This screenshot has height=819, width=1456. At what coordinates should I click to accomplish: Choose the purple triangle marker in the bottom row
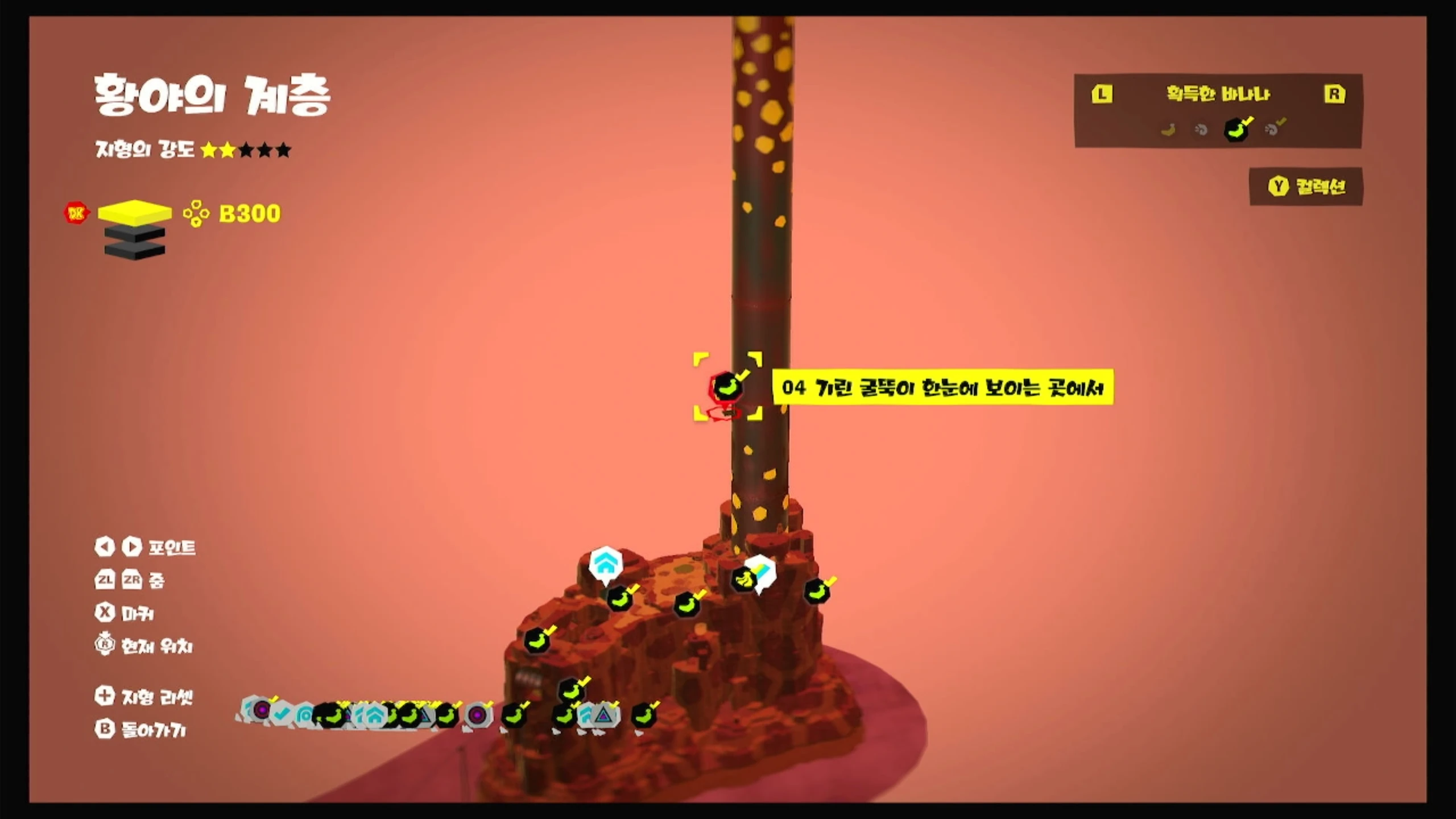coord(603,715)
